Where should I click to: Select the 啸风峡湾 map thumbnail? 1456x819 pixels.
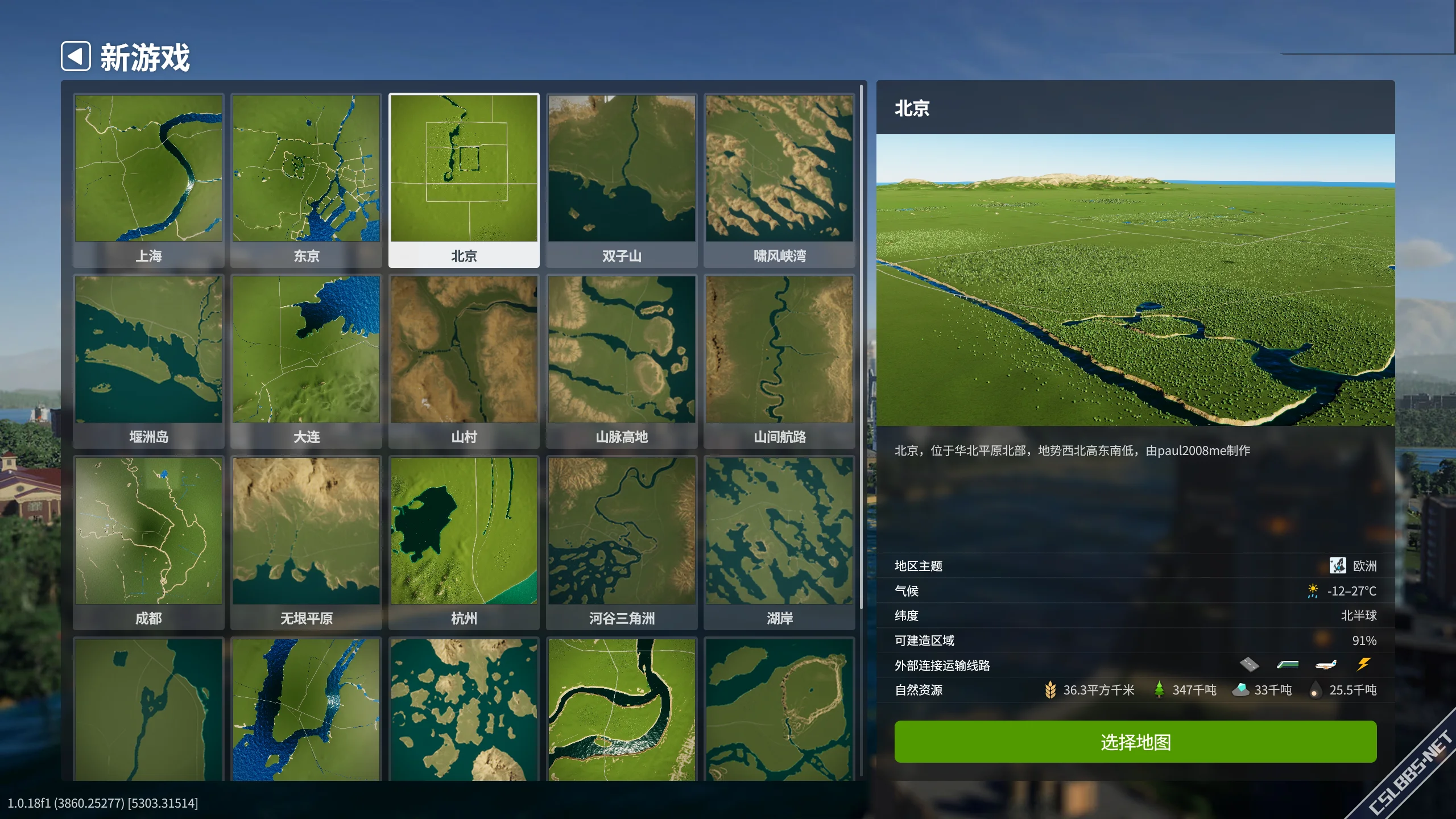779,169
